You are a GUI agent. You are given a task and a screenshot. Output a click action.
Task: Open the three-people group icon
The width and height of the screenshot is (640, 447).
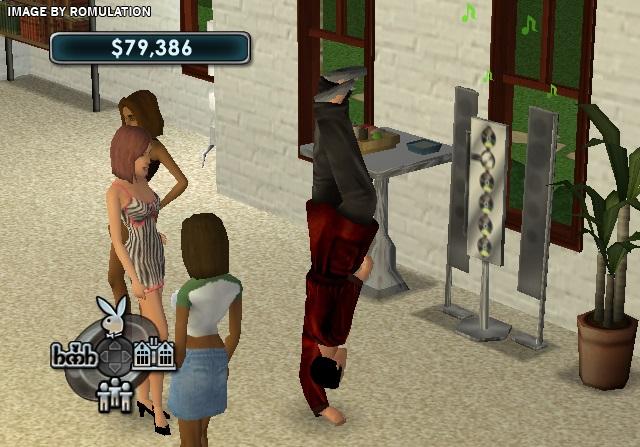click(116, 395)
